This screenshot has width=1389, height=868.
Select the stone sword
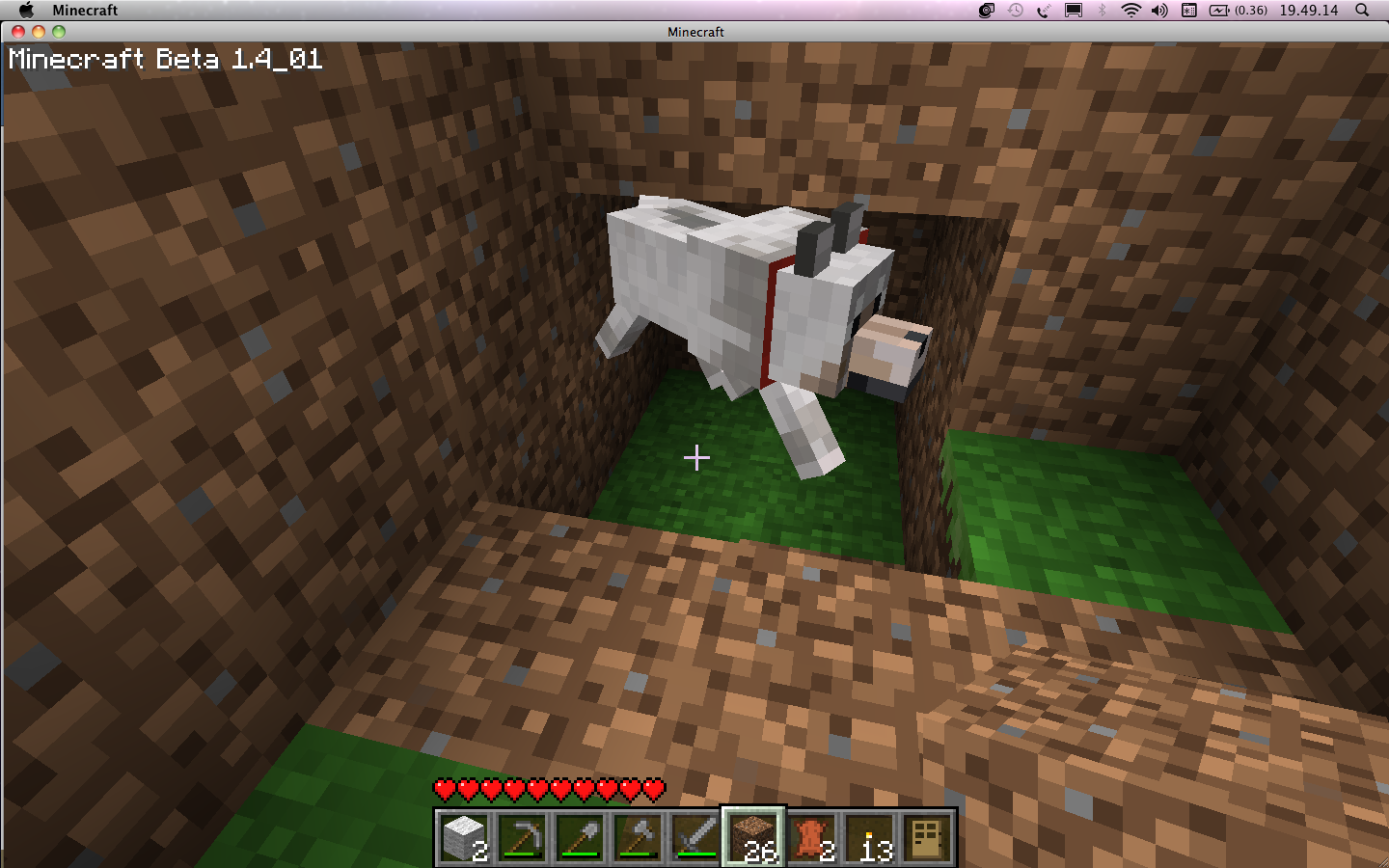(x=694, y=837)
